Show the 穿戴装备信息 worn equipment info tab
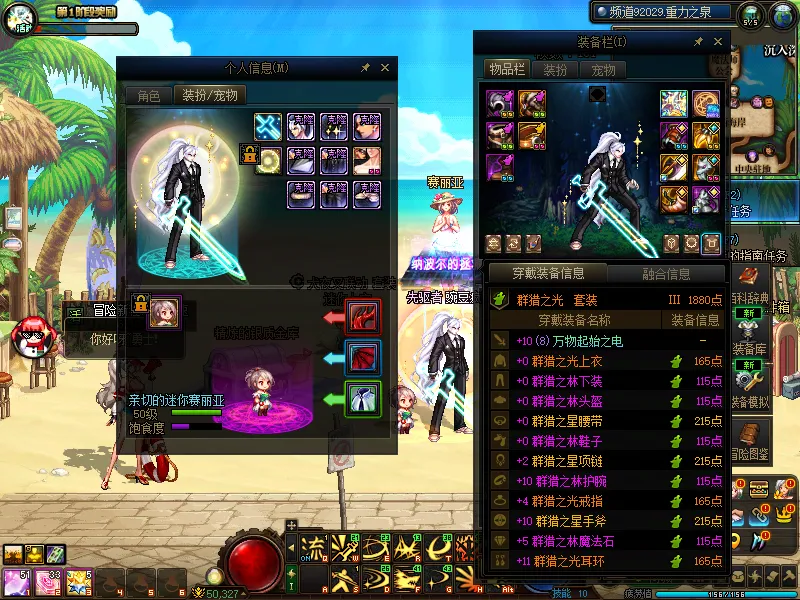The height and width of the screenshot is (600, 800). tap(547, 273)
